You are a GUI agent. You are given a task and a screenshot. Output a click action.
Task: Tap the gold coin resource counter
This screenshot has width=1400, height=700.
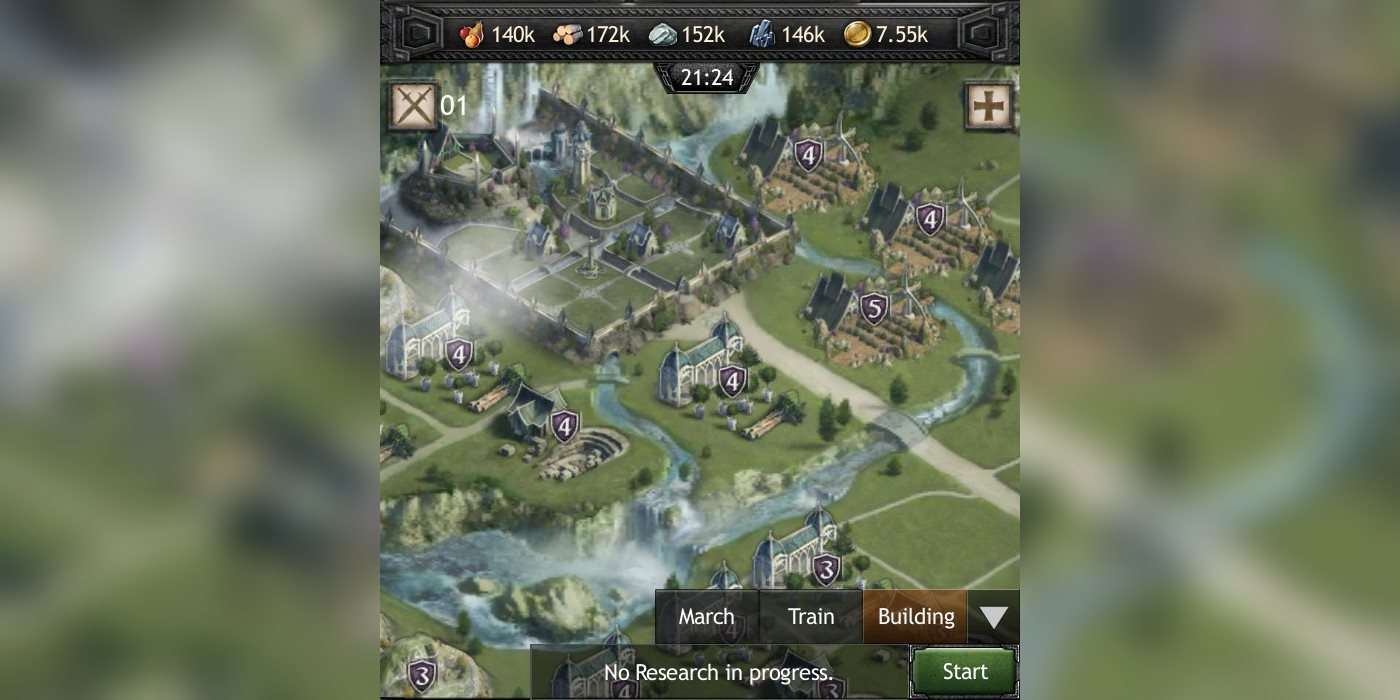click(886, 34)
